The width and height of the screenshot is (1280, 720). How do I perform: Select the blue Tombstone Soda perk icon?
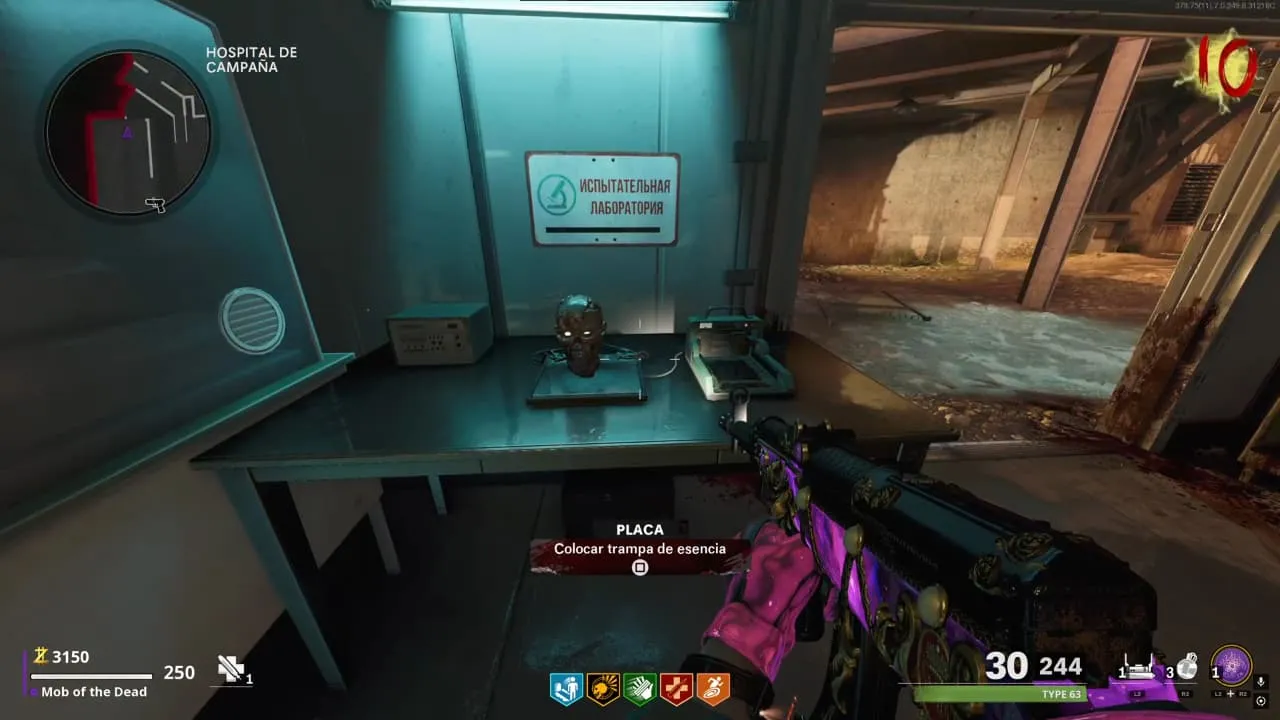566,688
